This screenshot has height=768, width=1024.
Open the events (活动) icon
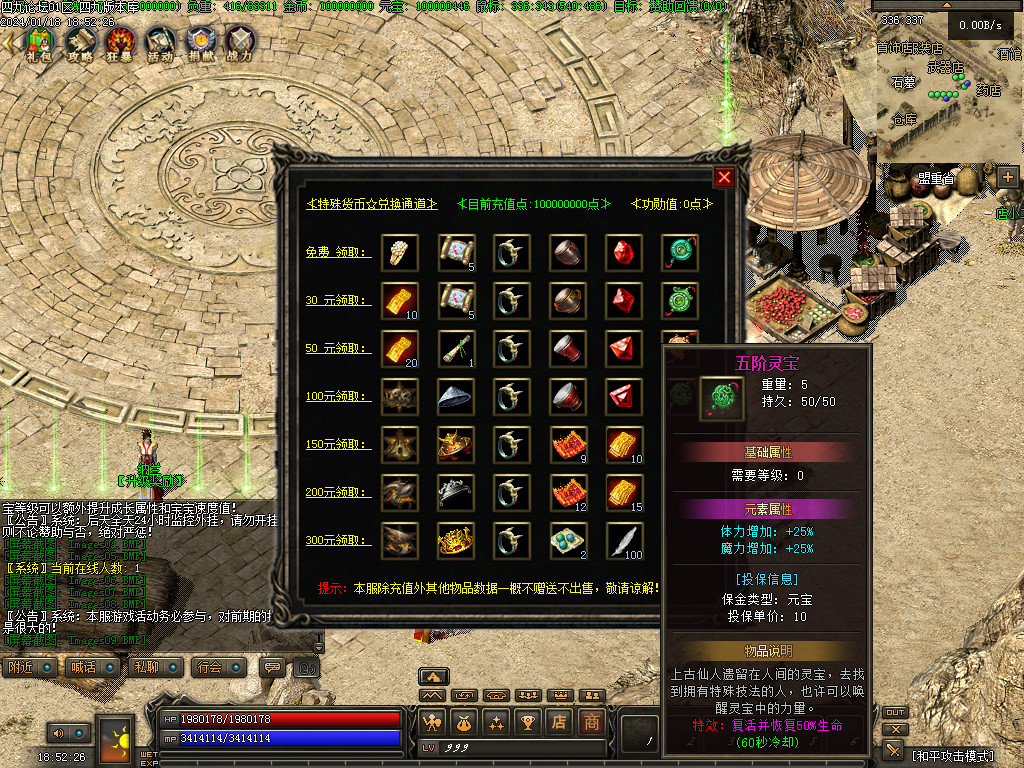pos(160,43)
